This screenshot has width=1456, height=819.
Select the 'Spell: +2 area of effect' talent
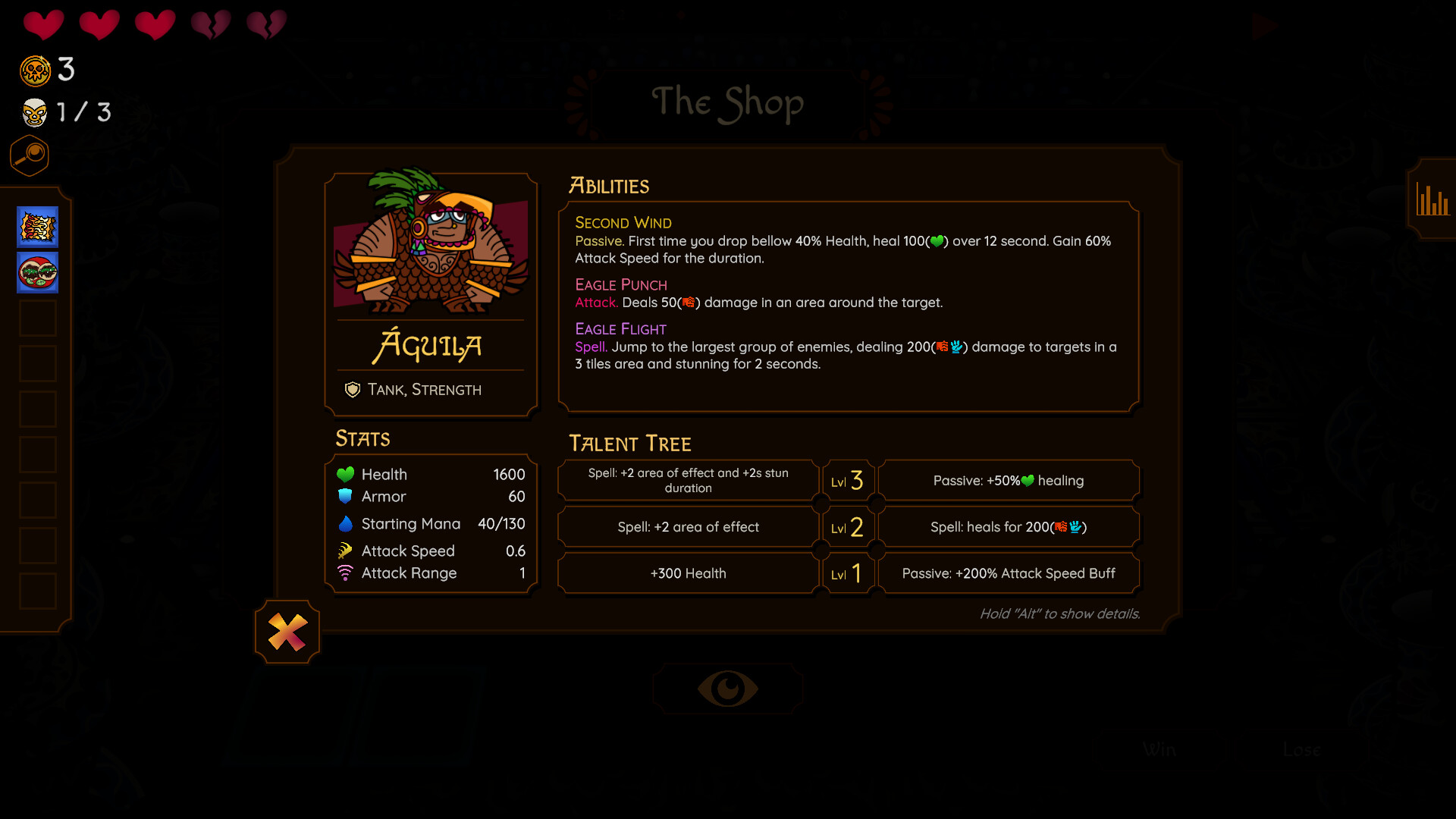(x=687, y=526)
